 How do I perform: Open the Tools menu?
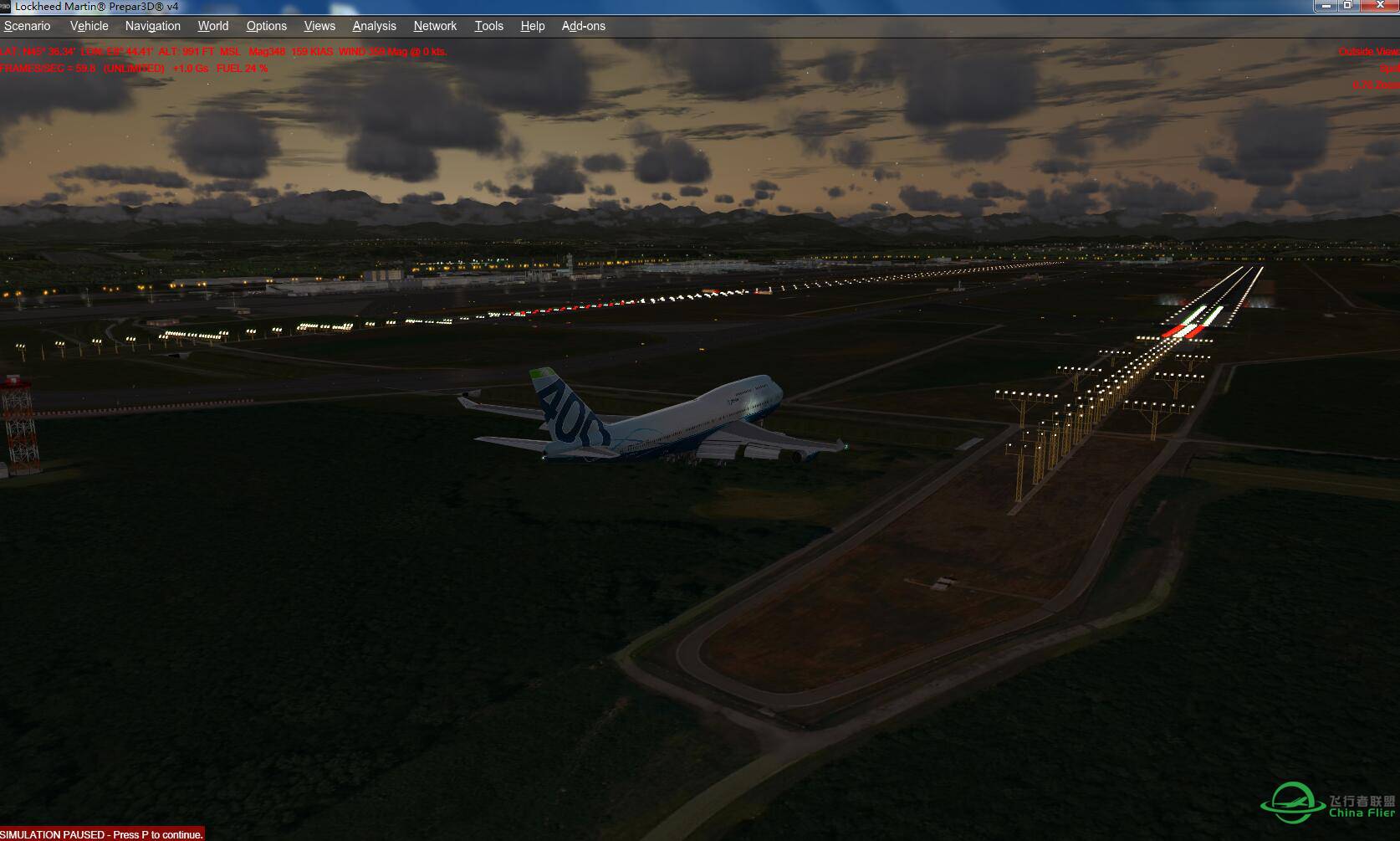coord(489,26)
